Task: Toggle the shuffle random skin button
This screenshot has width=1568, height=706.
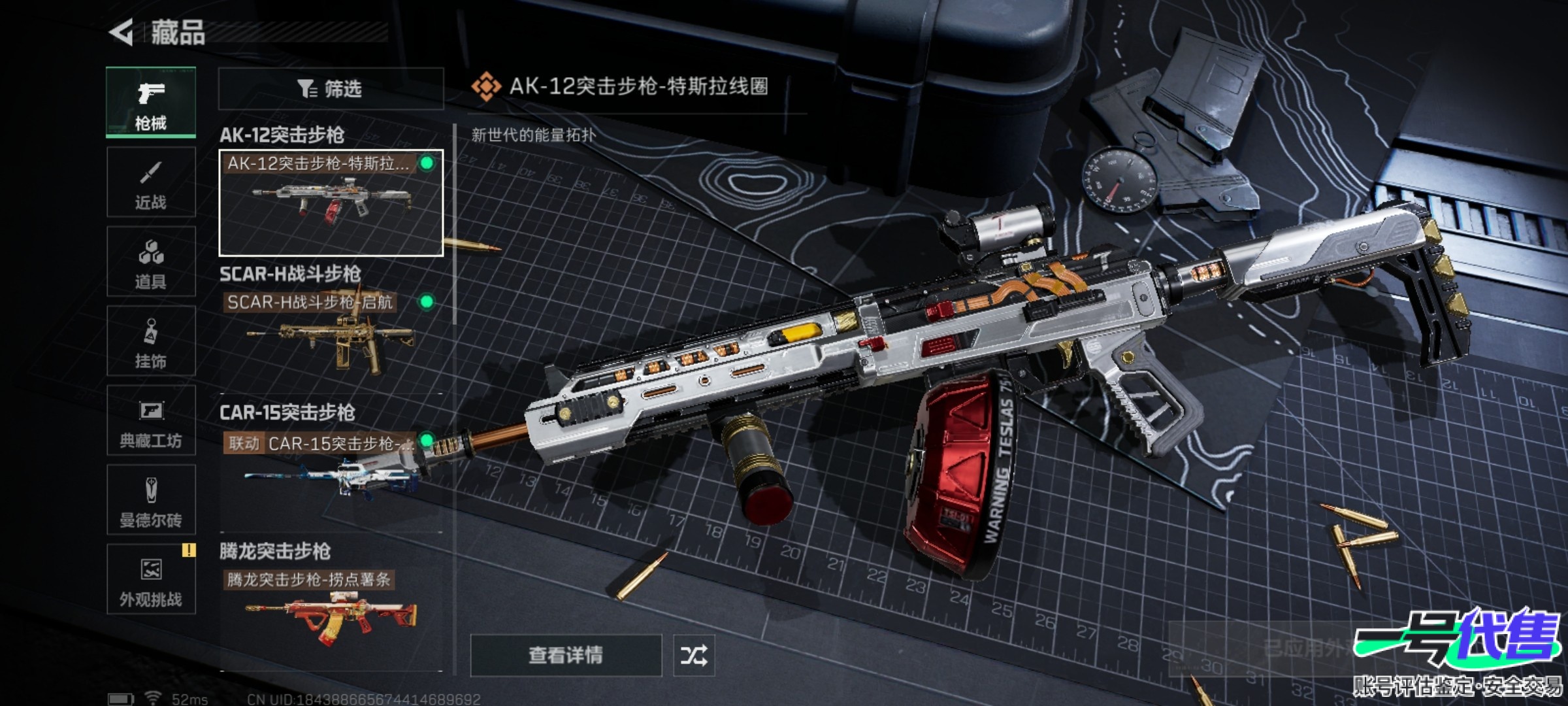Action: (693, 655)
